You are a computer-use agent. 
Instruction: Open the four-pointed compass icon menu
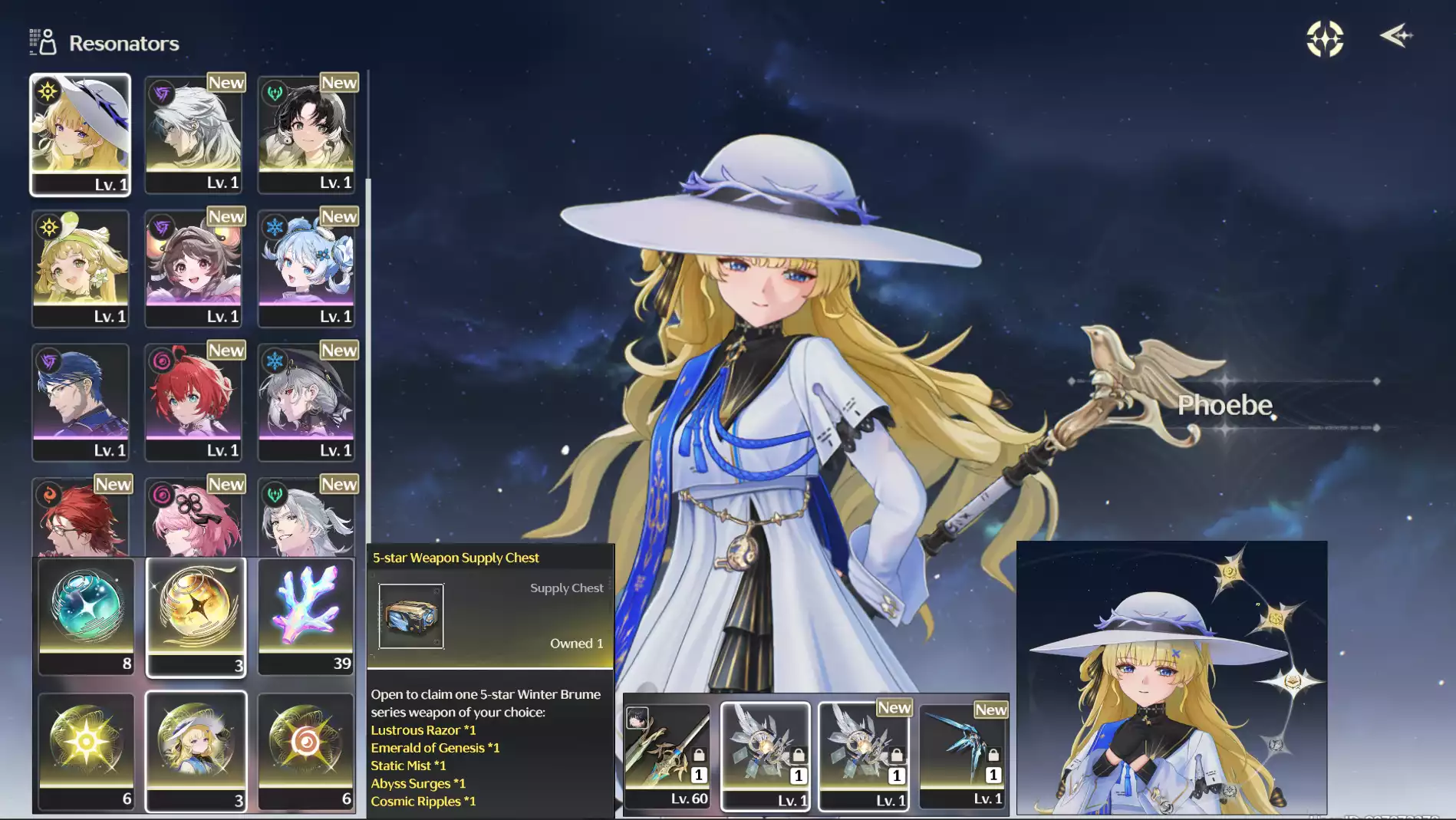(x=1325, y=38)
